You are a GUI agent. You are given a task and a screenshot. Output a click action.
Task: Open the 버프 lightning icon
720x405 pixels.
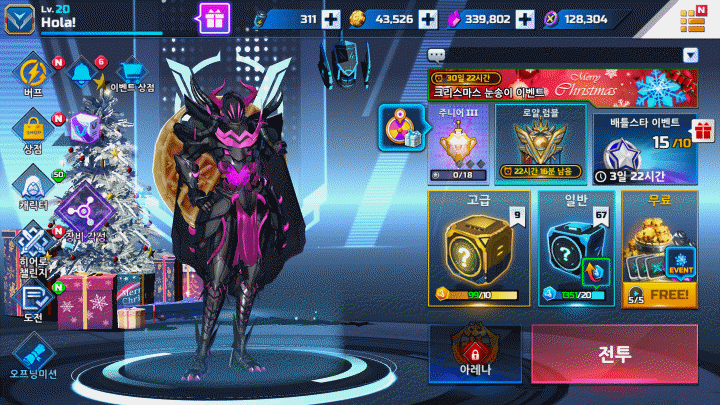[32, 74]
